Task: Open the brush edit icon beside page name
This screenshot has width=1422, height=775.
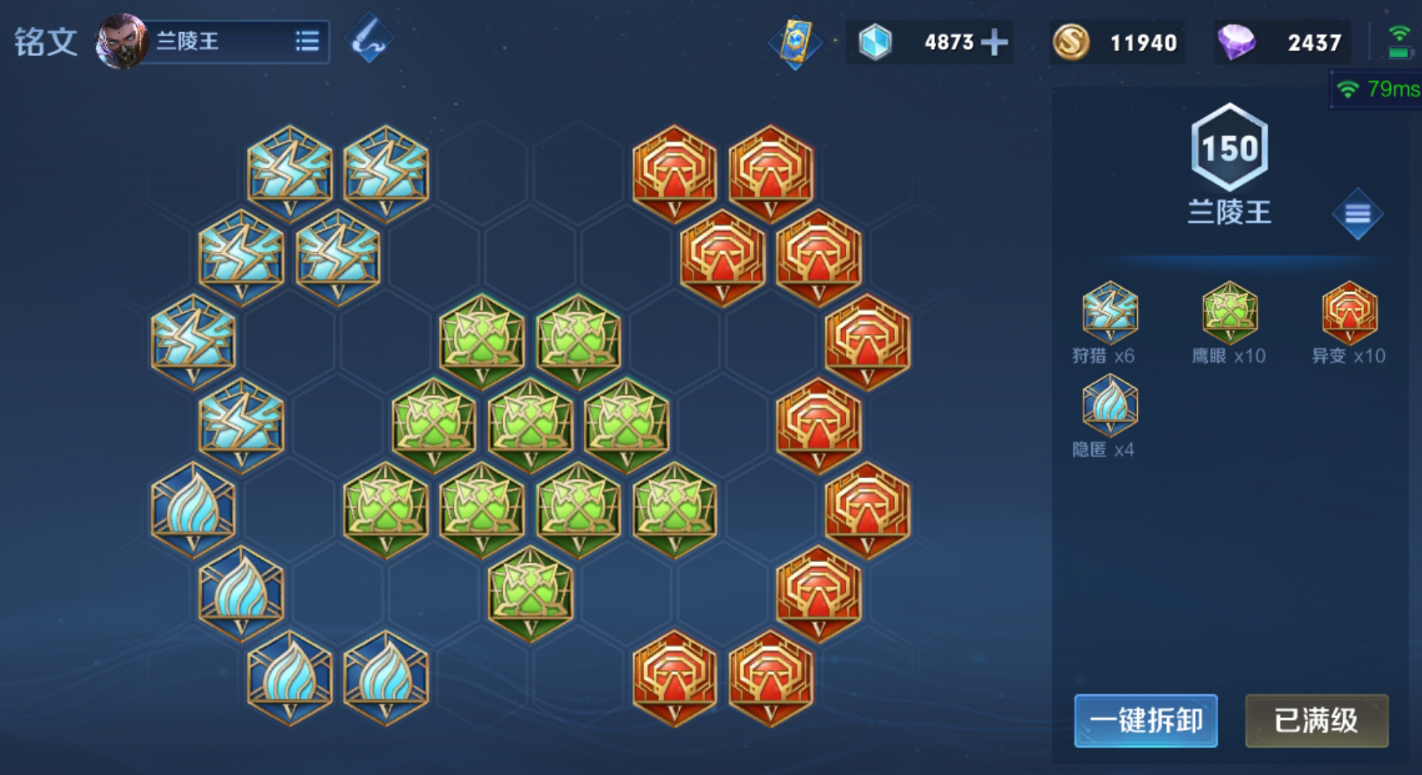Action: point(369,40)
